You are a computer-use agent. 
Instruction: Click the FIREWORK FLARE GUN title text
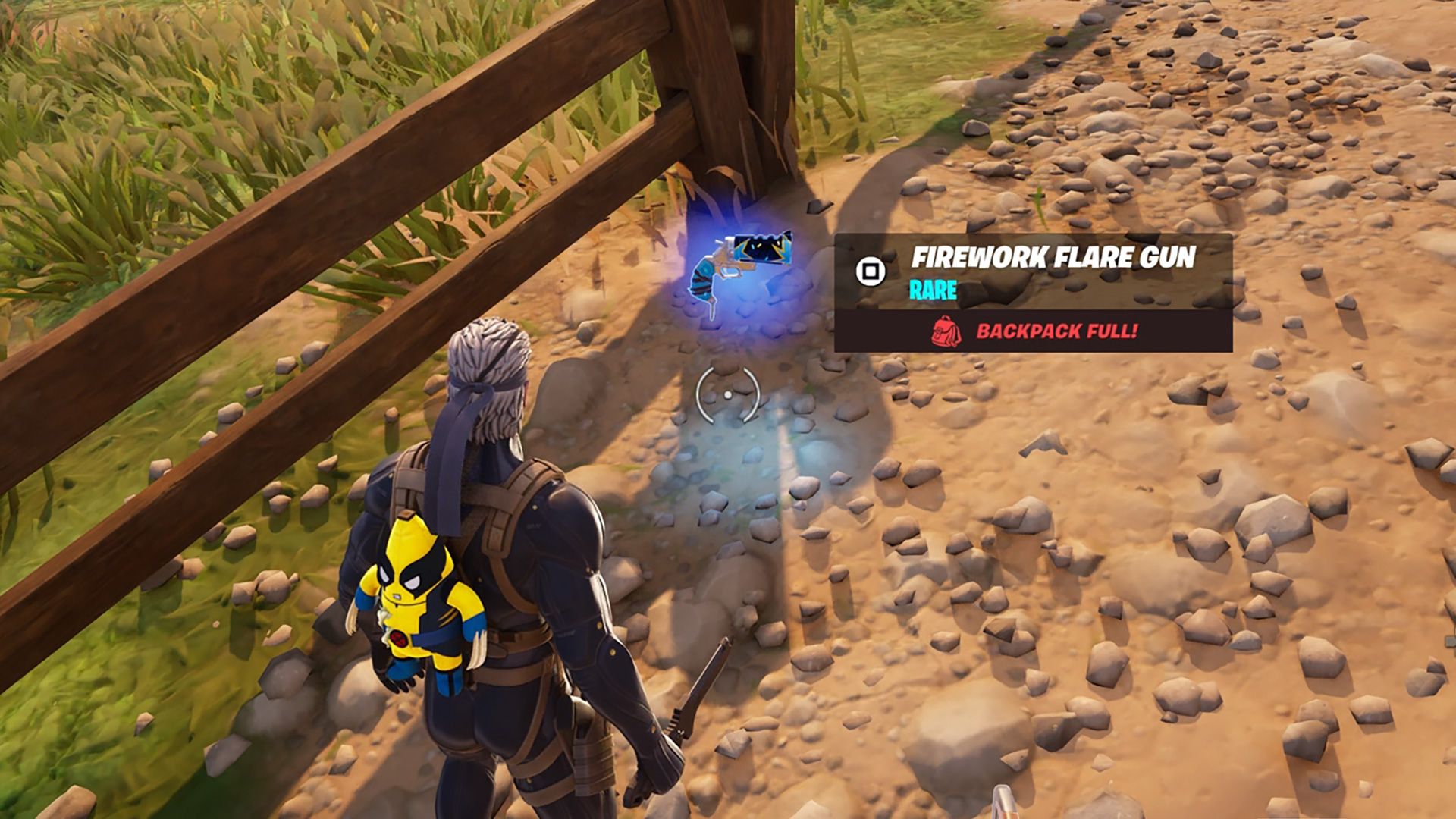1054,258
